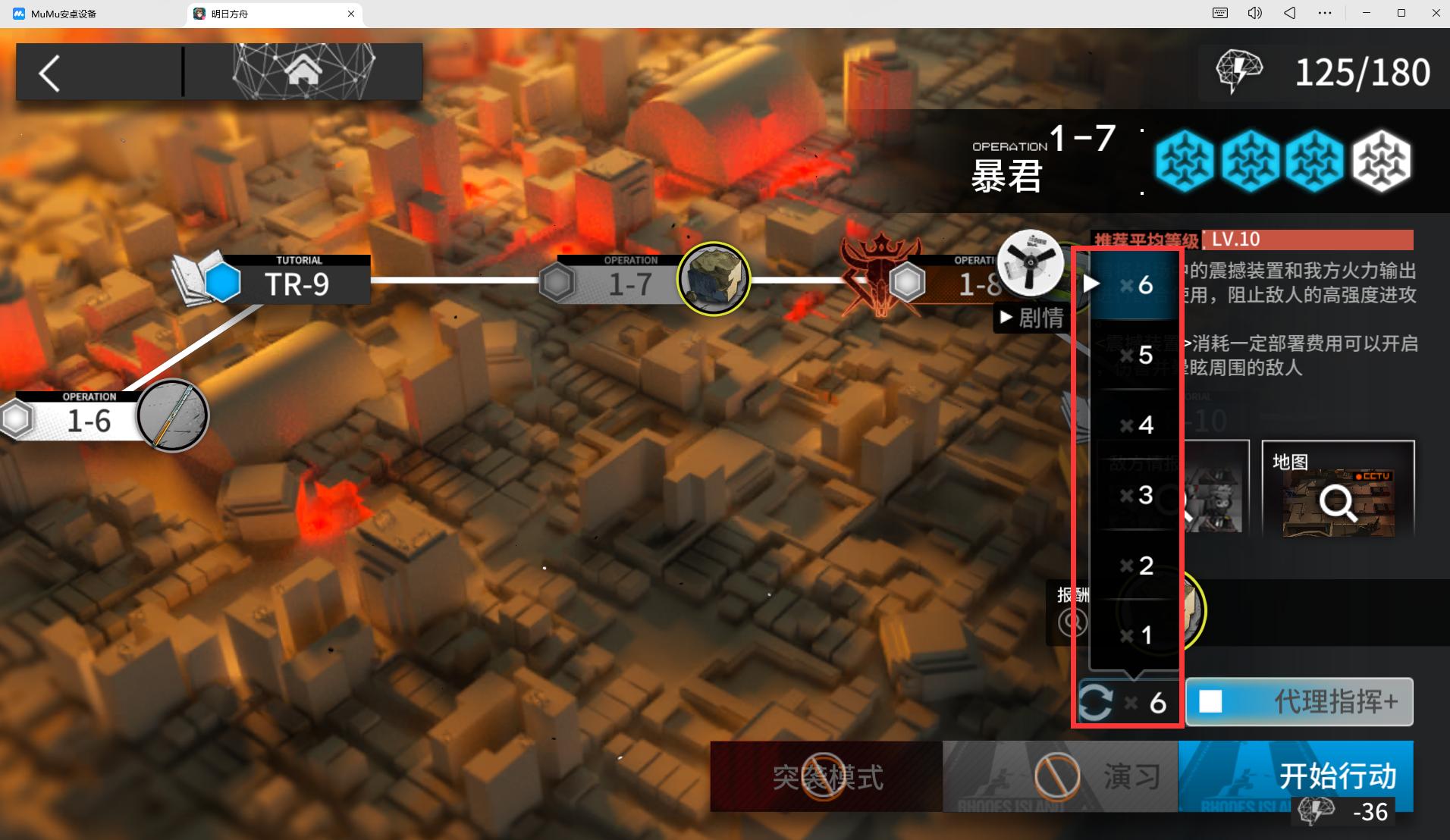Start the operation with 开始行动
This screenshot has width=1450, height=840.
click(x=1295, y=776)
